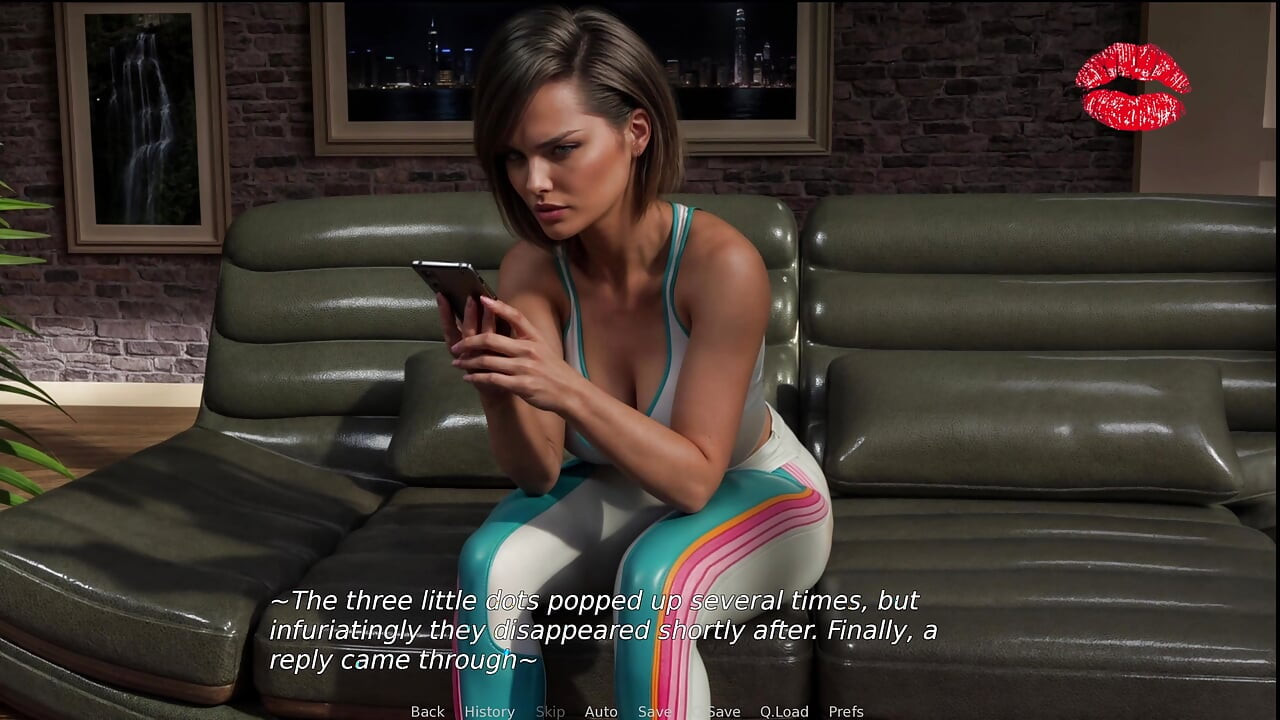Select Skip from the quick menu

point(550,711)
